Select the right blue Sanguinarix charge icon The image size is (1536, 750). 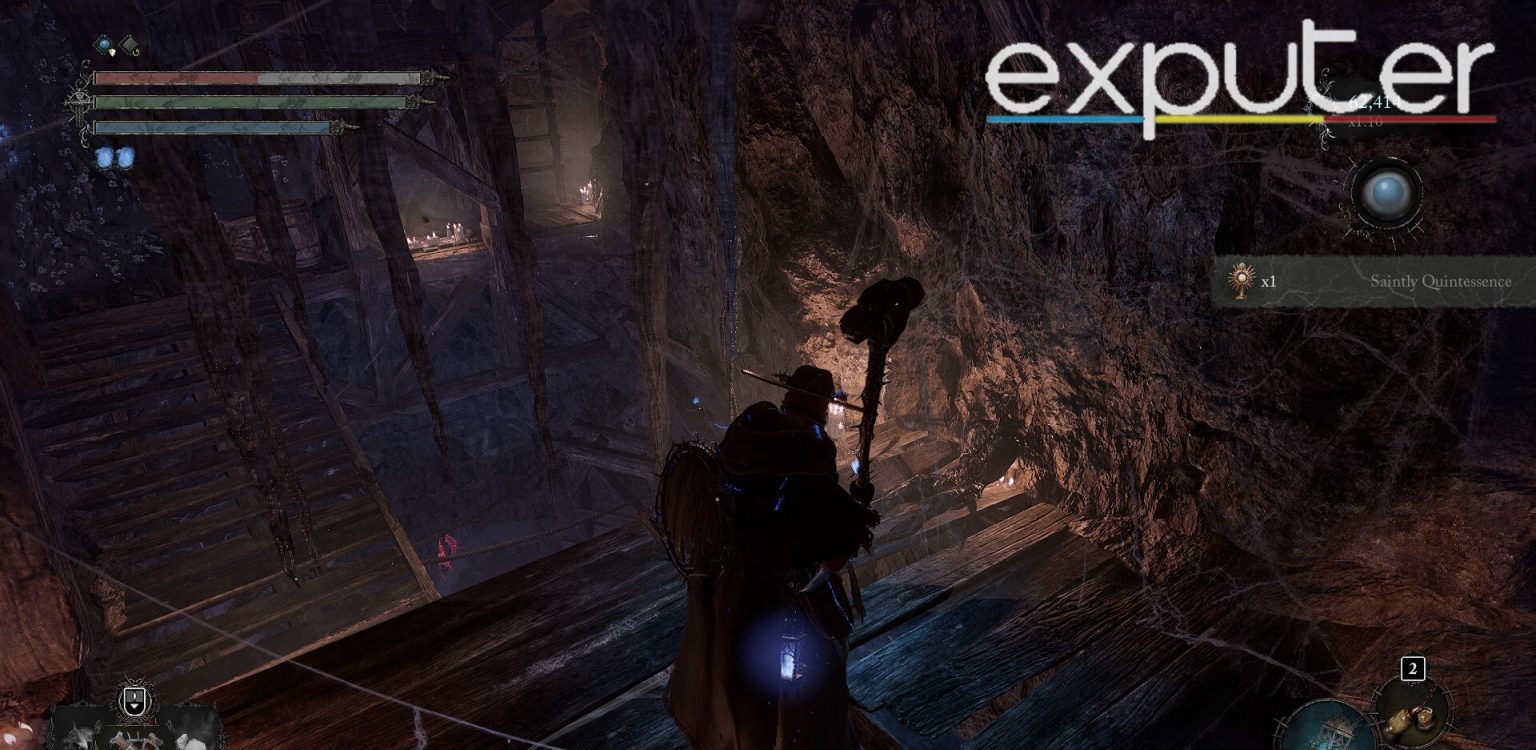tap(125, 157)
